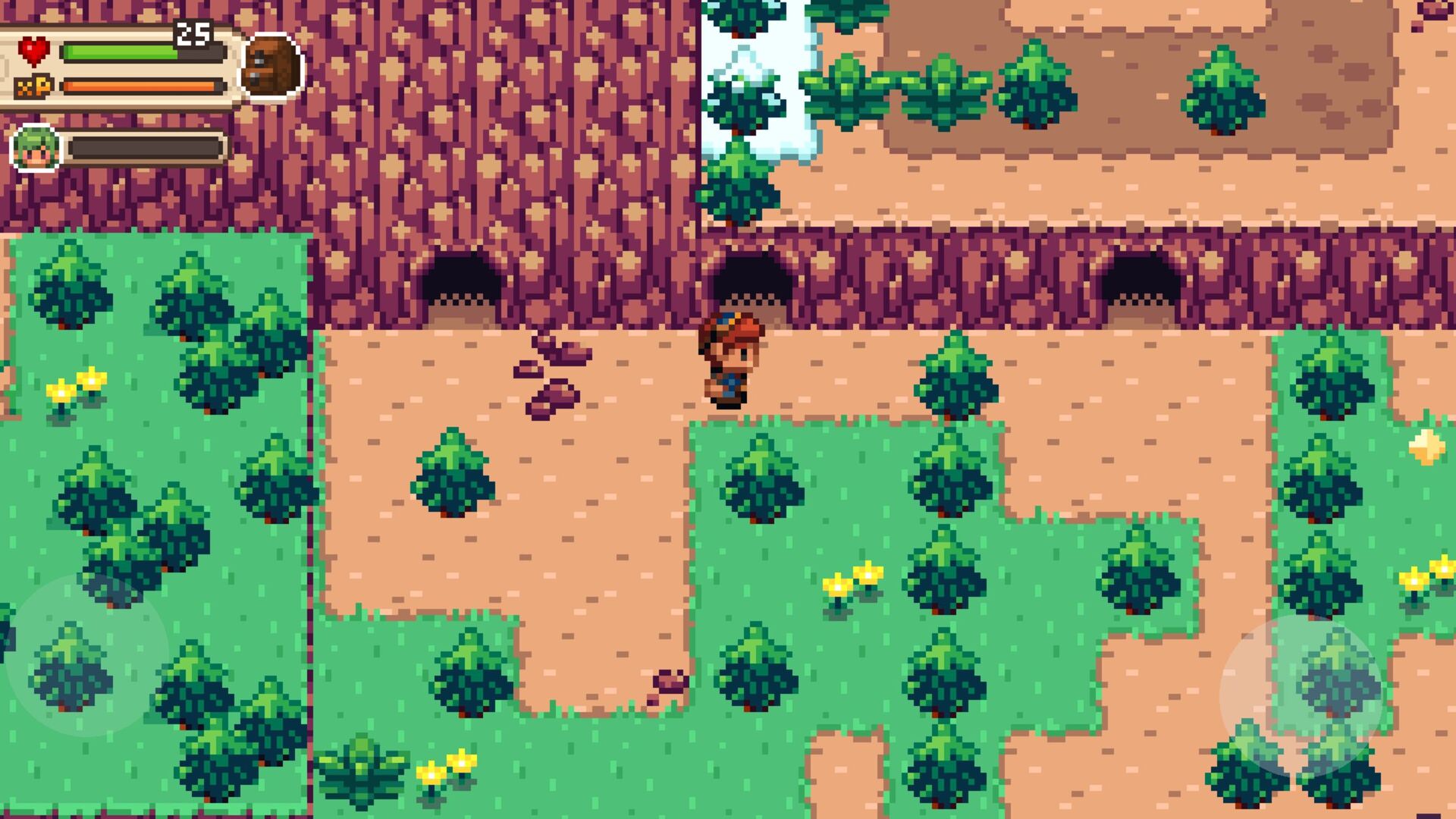
Task: Click the companion's empty dark bar
Action: coord(148,149)
